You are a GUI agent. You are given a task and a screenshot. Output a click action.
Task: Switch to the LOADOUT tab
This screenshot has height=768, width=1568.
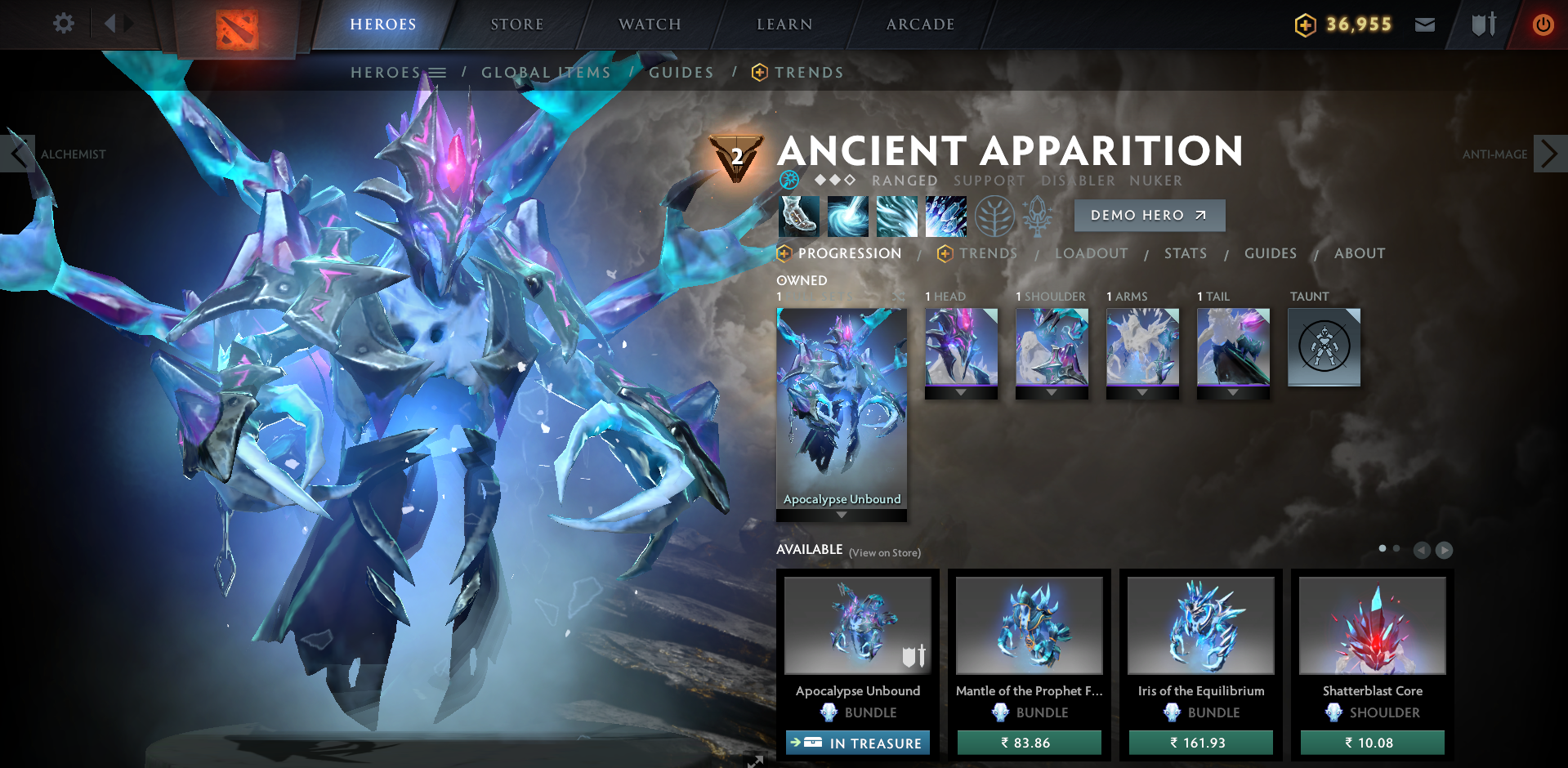tap(1092, 253)
